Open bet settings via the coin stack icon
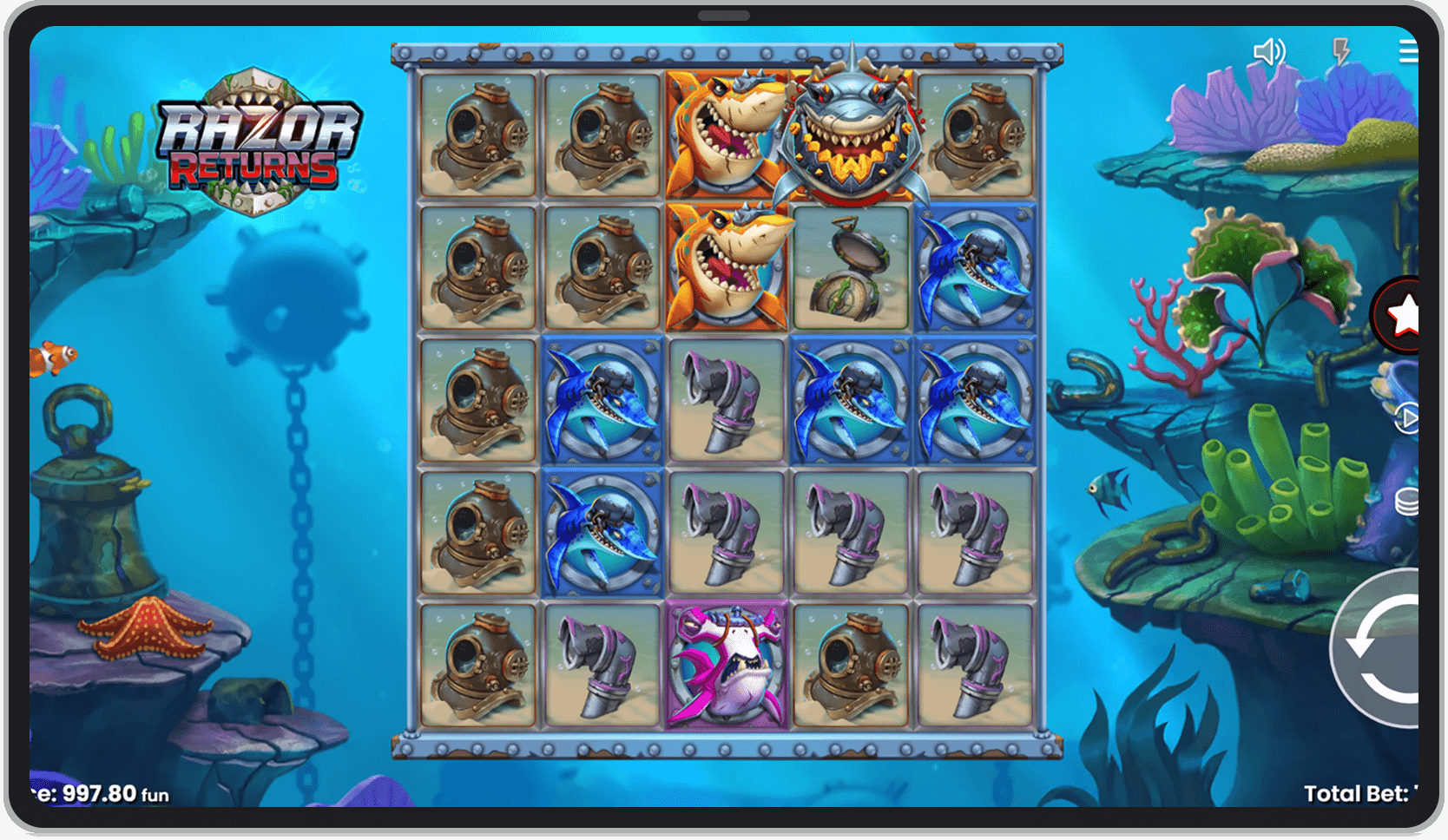The height and width of the screenshot is (840, 1448). click(1406, 502)
